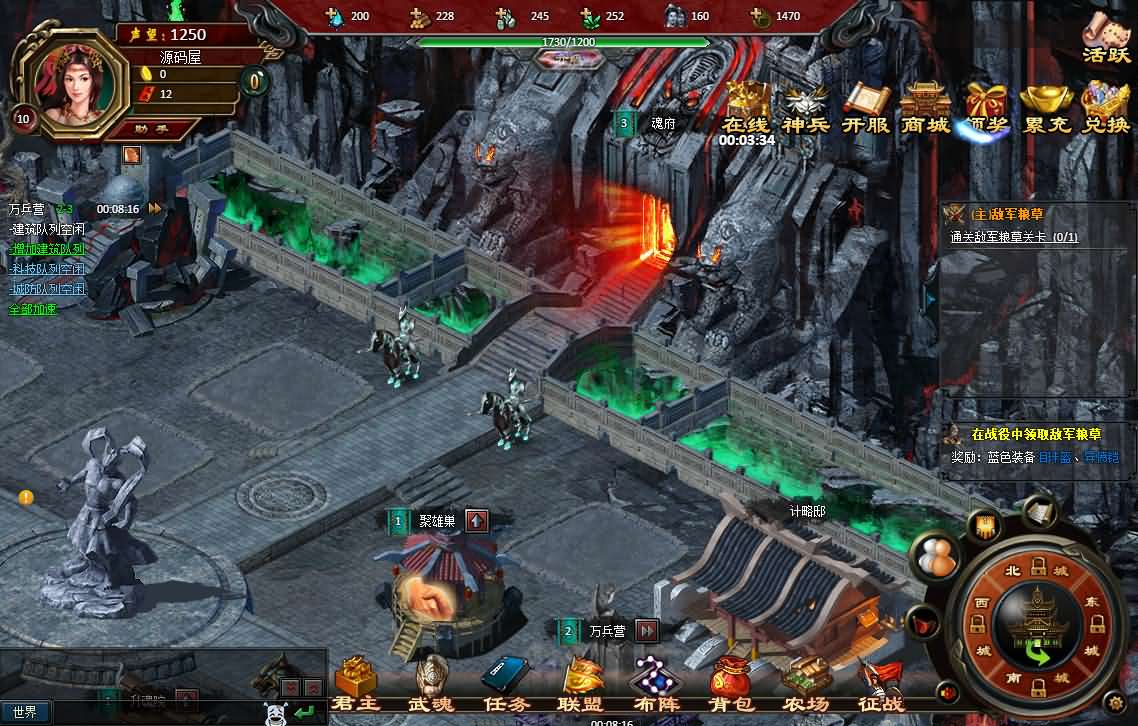
Task: Visit the 农场 farm
Action: pos(806,683)
